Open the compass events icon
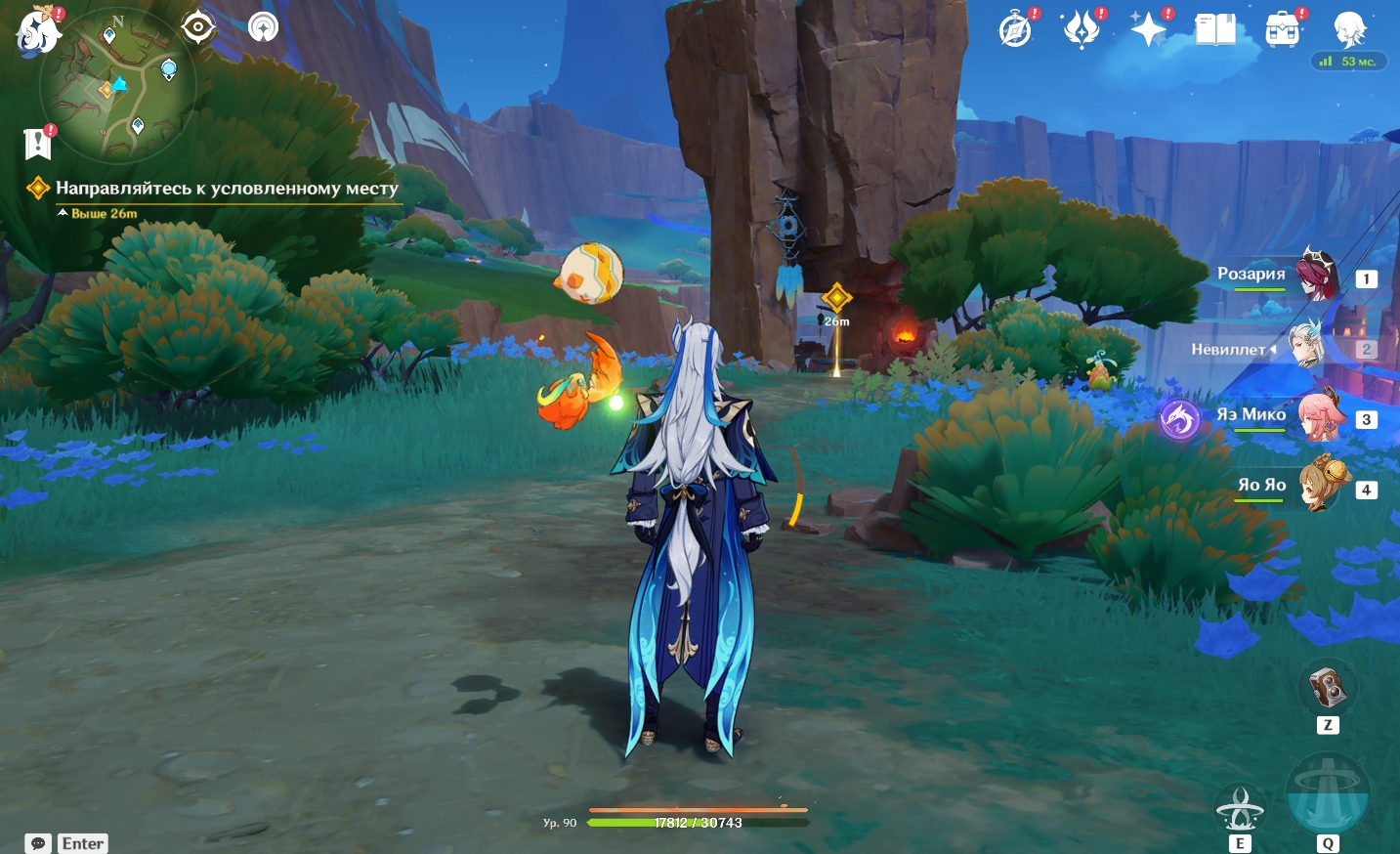The image size is (1400, 854). 1016,30
